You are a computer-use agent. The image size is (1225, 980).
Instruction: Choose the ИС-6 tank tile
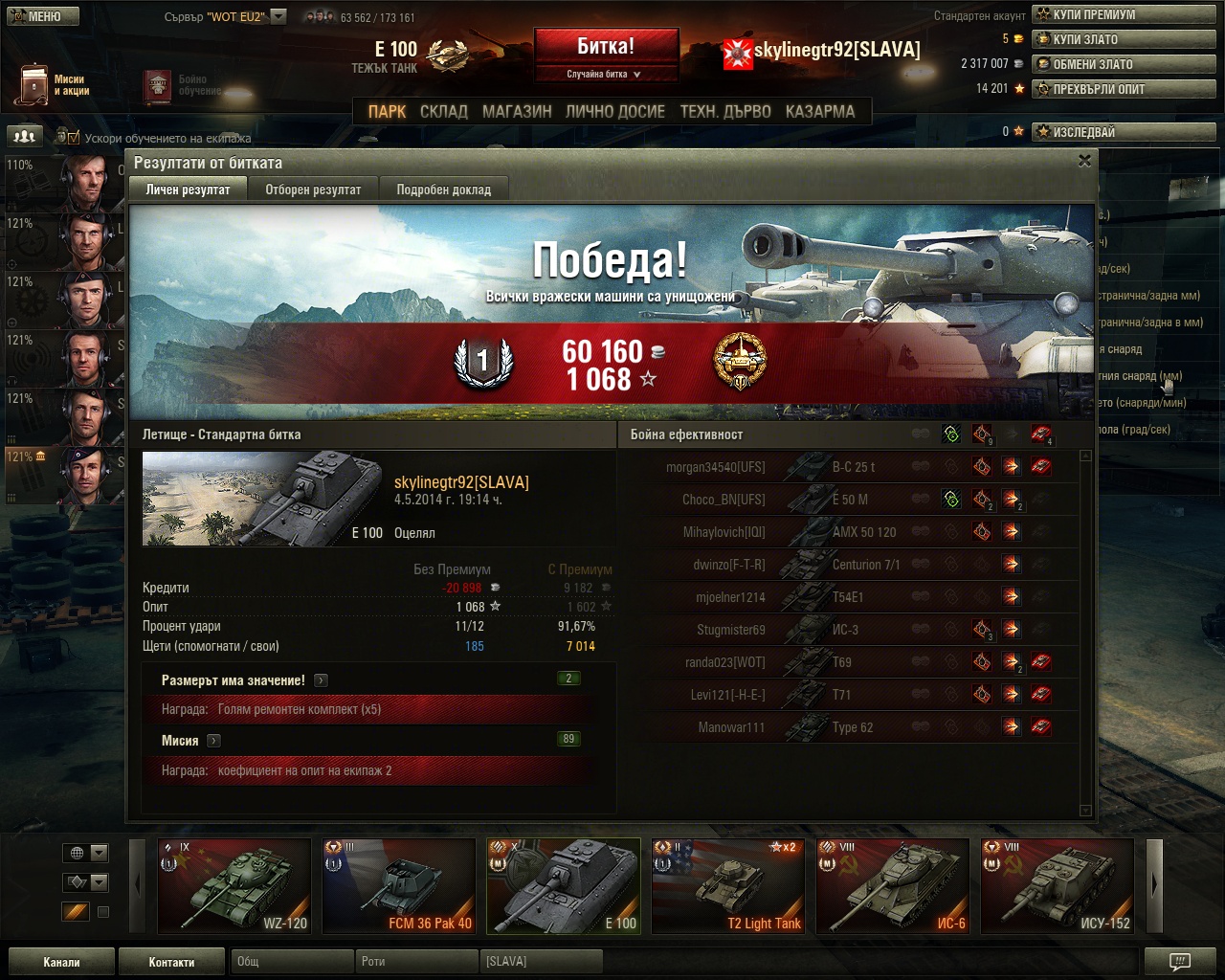(893, 885)
